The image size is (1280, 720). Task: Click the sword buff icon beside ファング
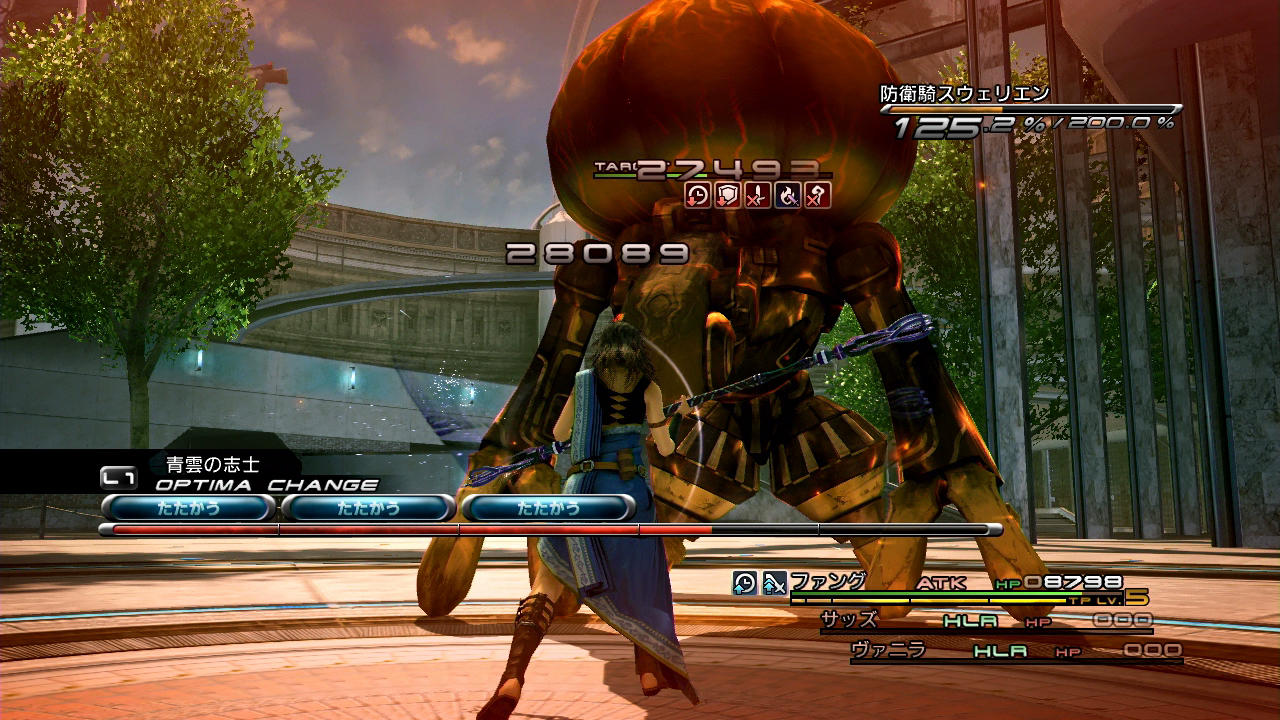tap(775, 582)
